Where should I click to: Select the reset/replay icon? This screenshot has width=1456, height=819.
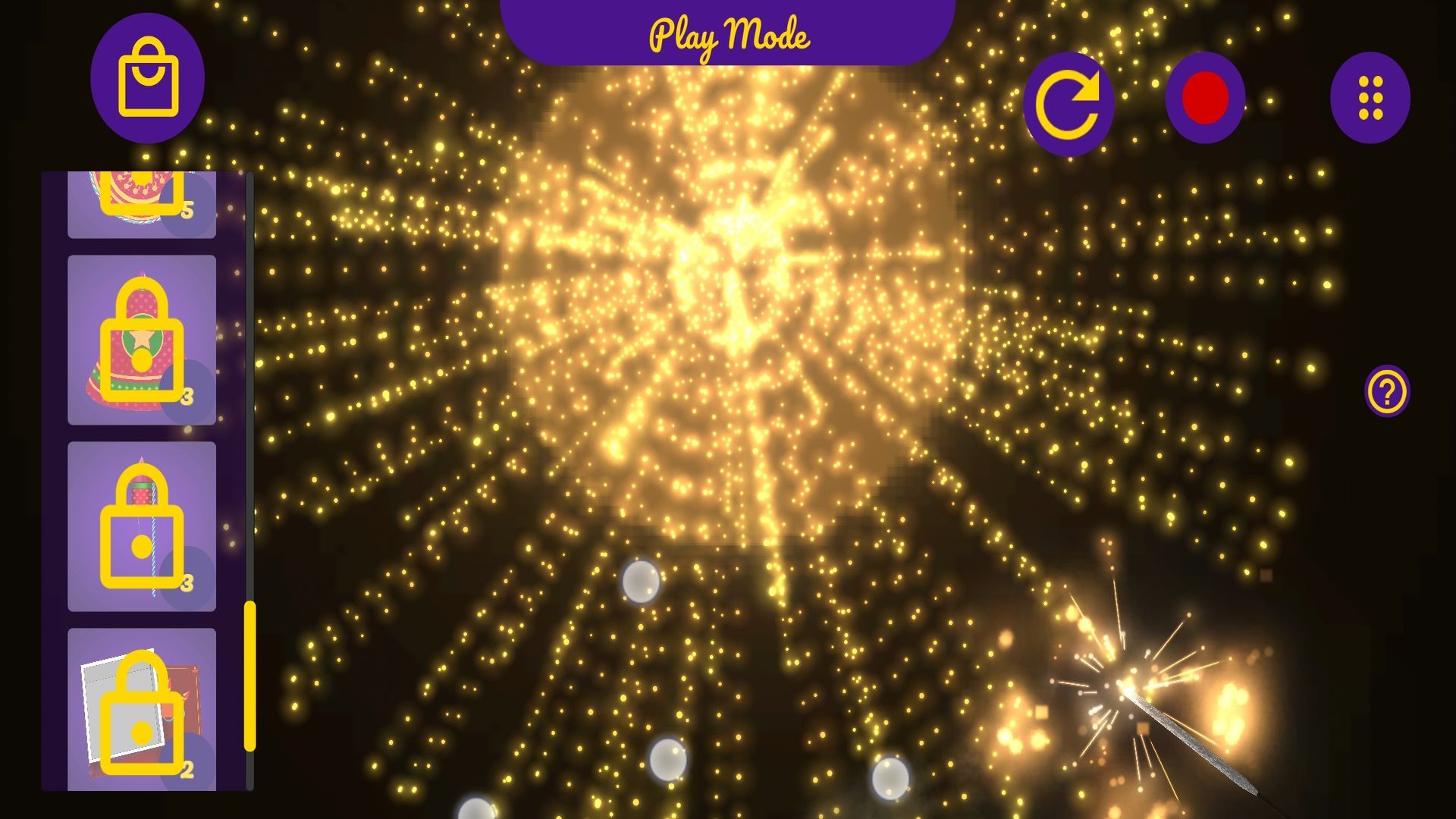pos(1070,99)
